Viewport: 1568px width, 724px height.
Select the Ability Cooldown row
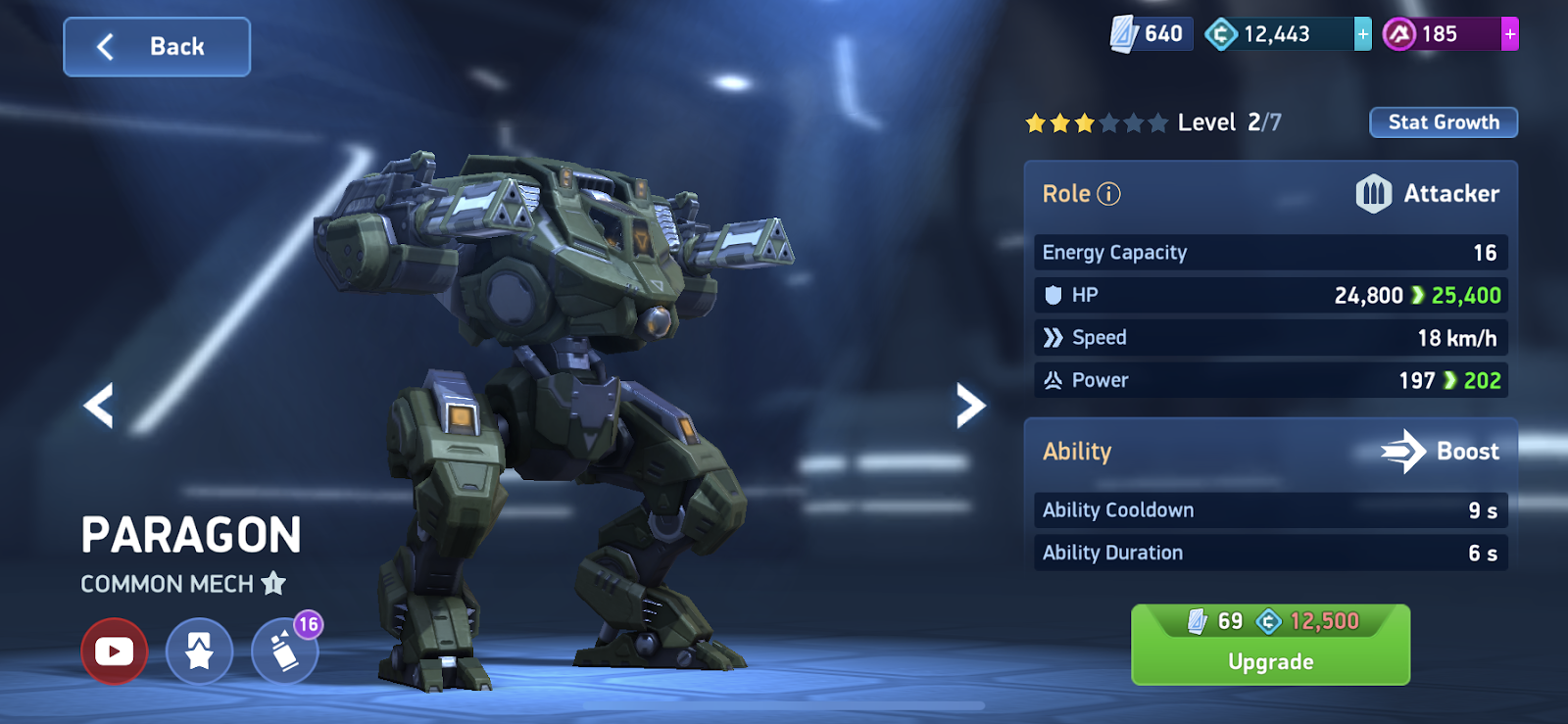coord(1270,509)
